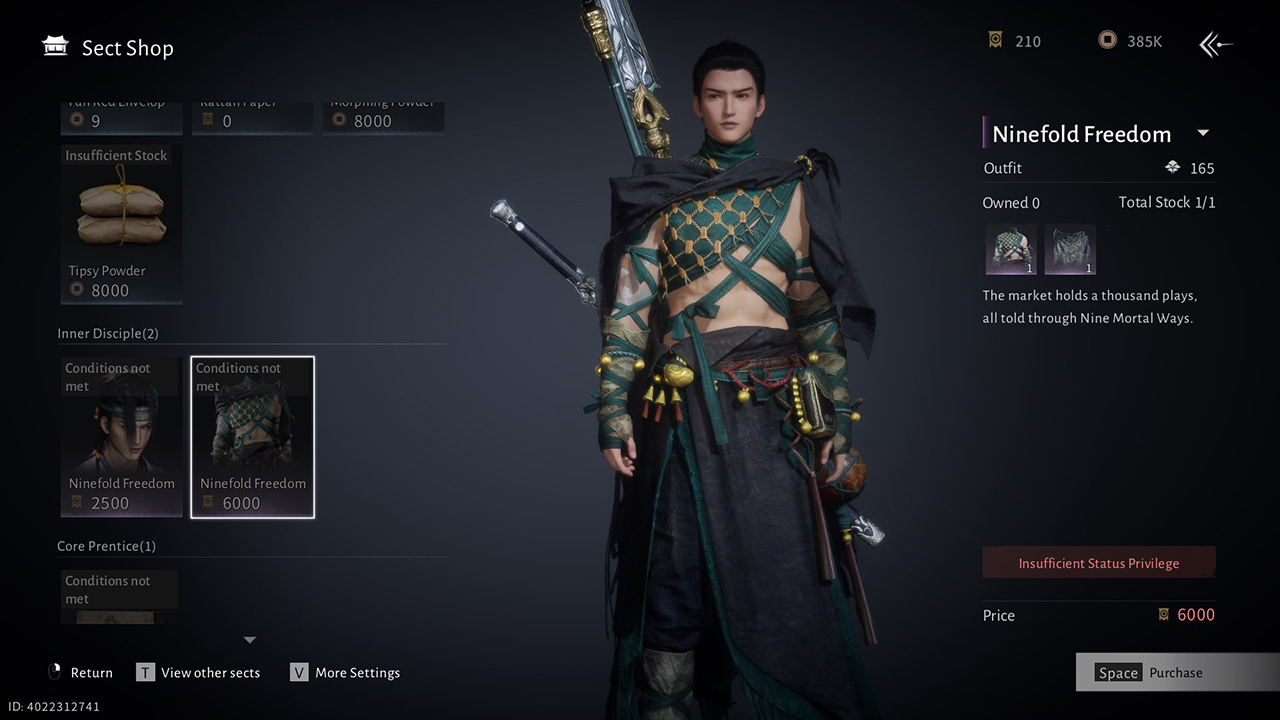Choose the 2500-priced Ninefold Freedom headband item
The height and width of the screenshot is (720, 1280).
pyautogui.click(x=121, y=437)
